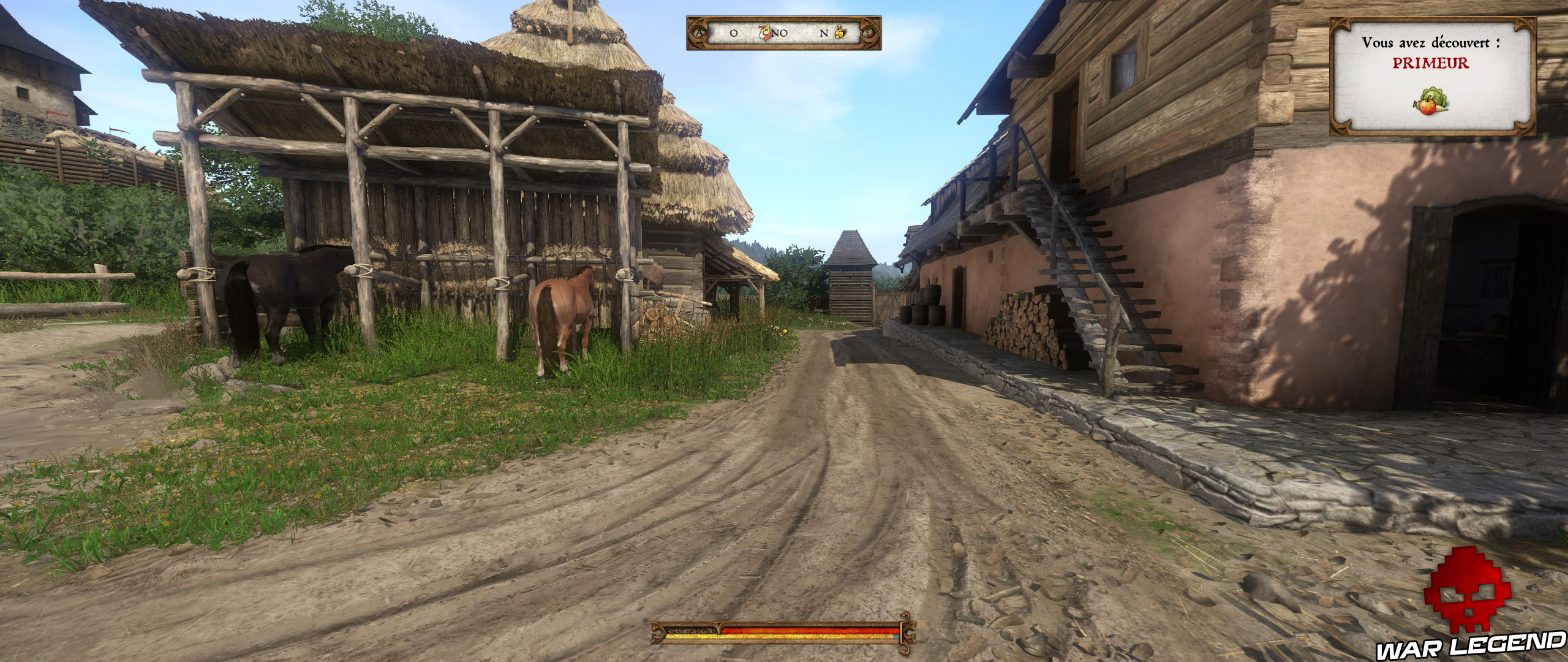Select the compass navigation strip

tap(784, 34)
